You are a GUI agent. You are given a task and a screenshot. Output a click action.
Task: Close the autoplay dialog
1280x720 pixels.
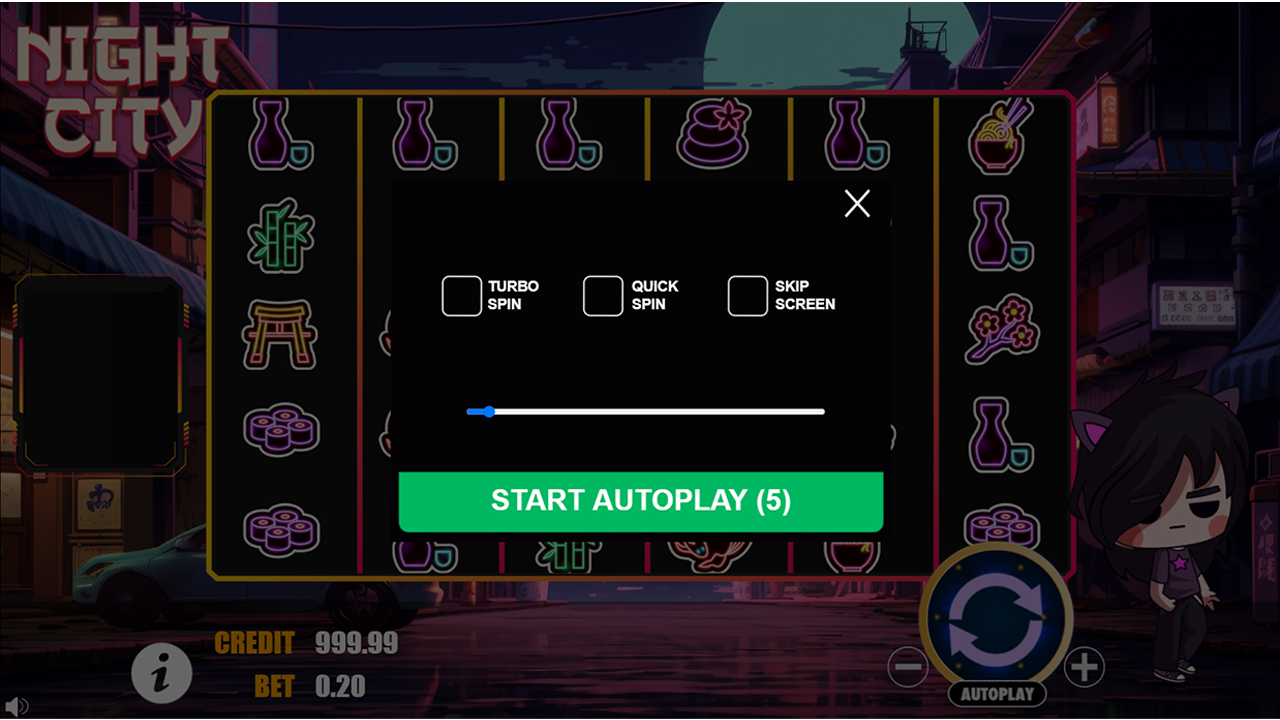tap(856, 203)
